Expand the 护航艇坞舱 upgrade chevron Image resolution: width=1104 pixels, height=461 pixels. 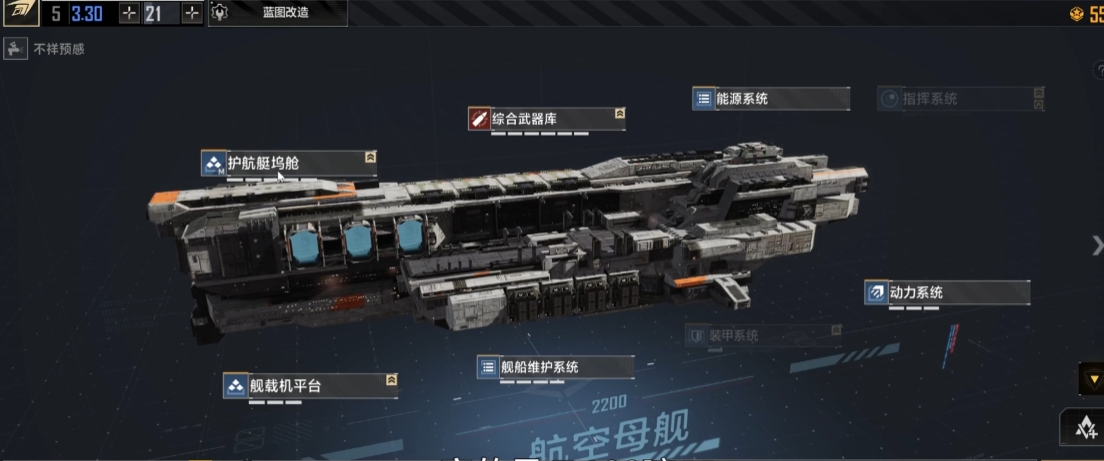pos(370,157)
